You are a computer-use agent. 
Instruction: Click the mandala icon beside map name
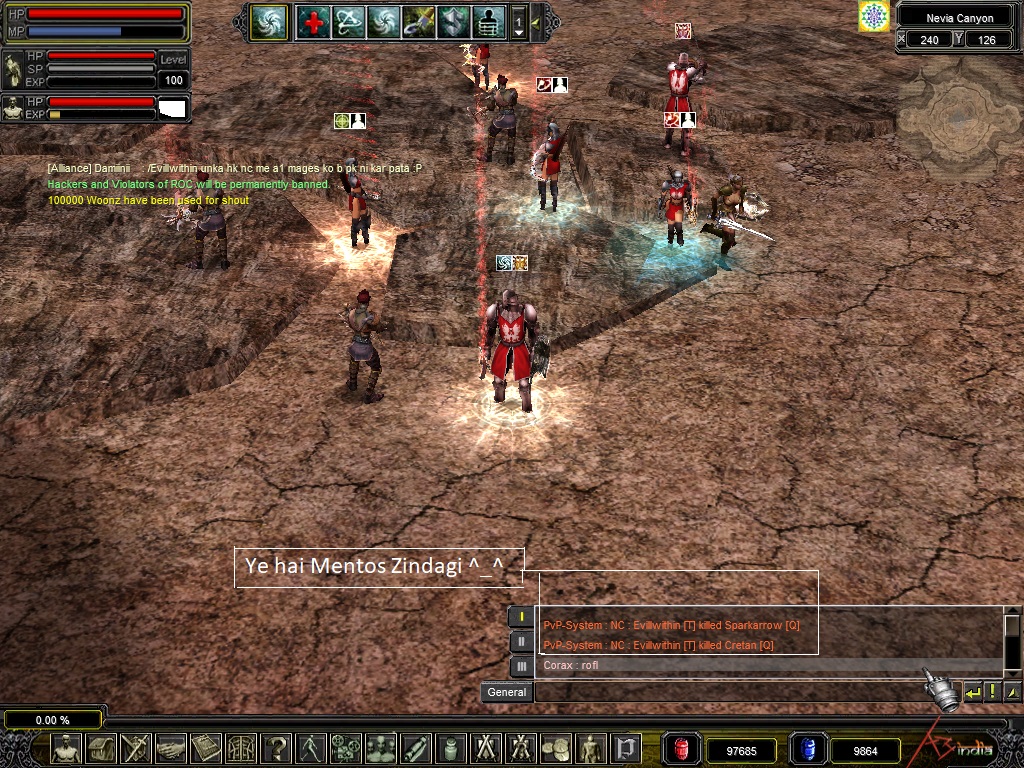point(874,16)
